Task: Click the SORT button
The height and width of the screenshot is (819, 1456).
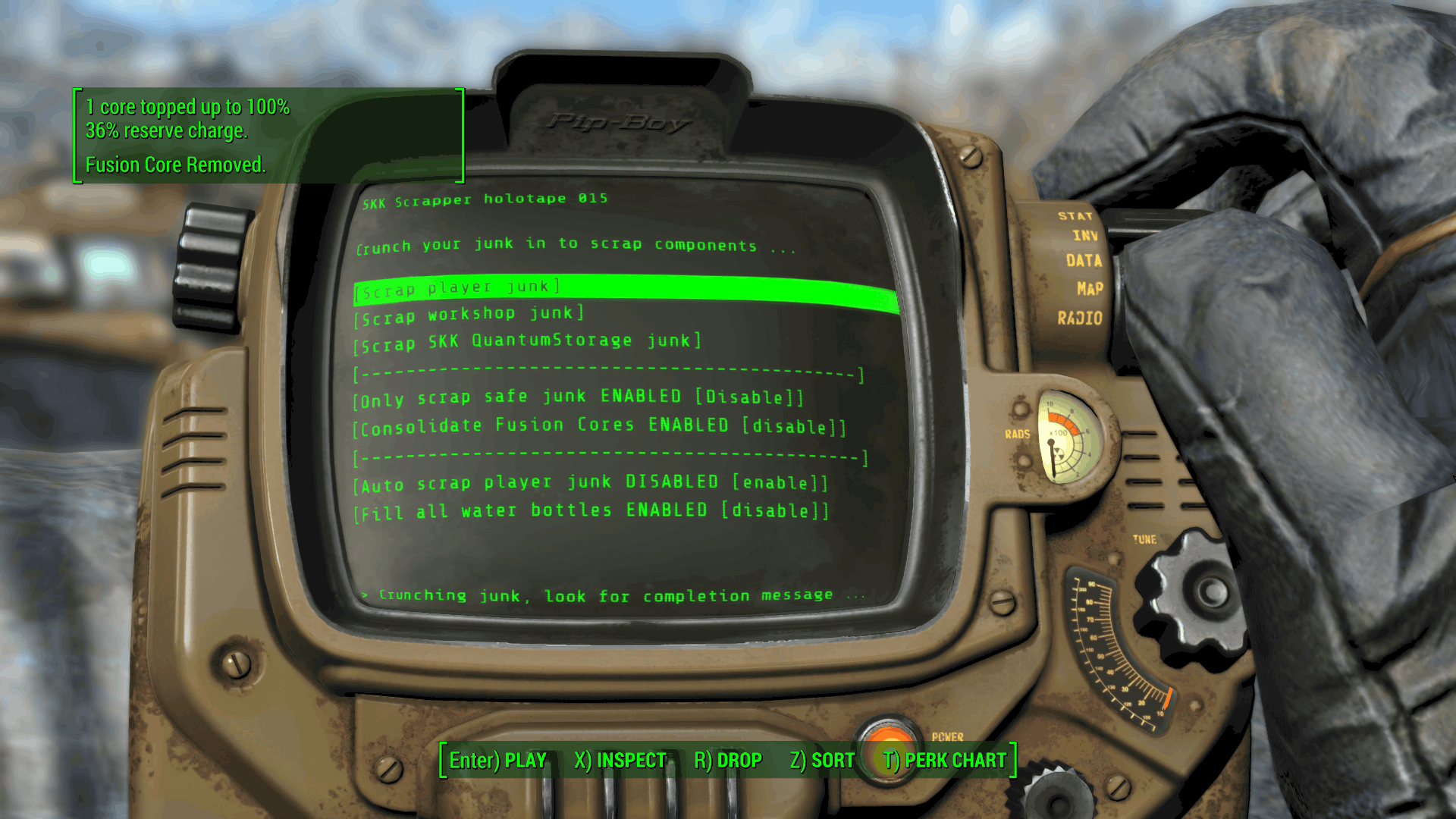Action: 822,761
